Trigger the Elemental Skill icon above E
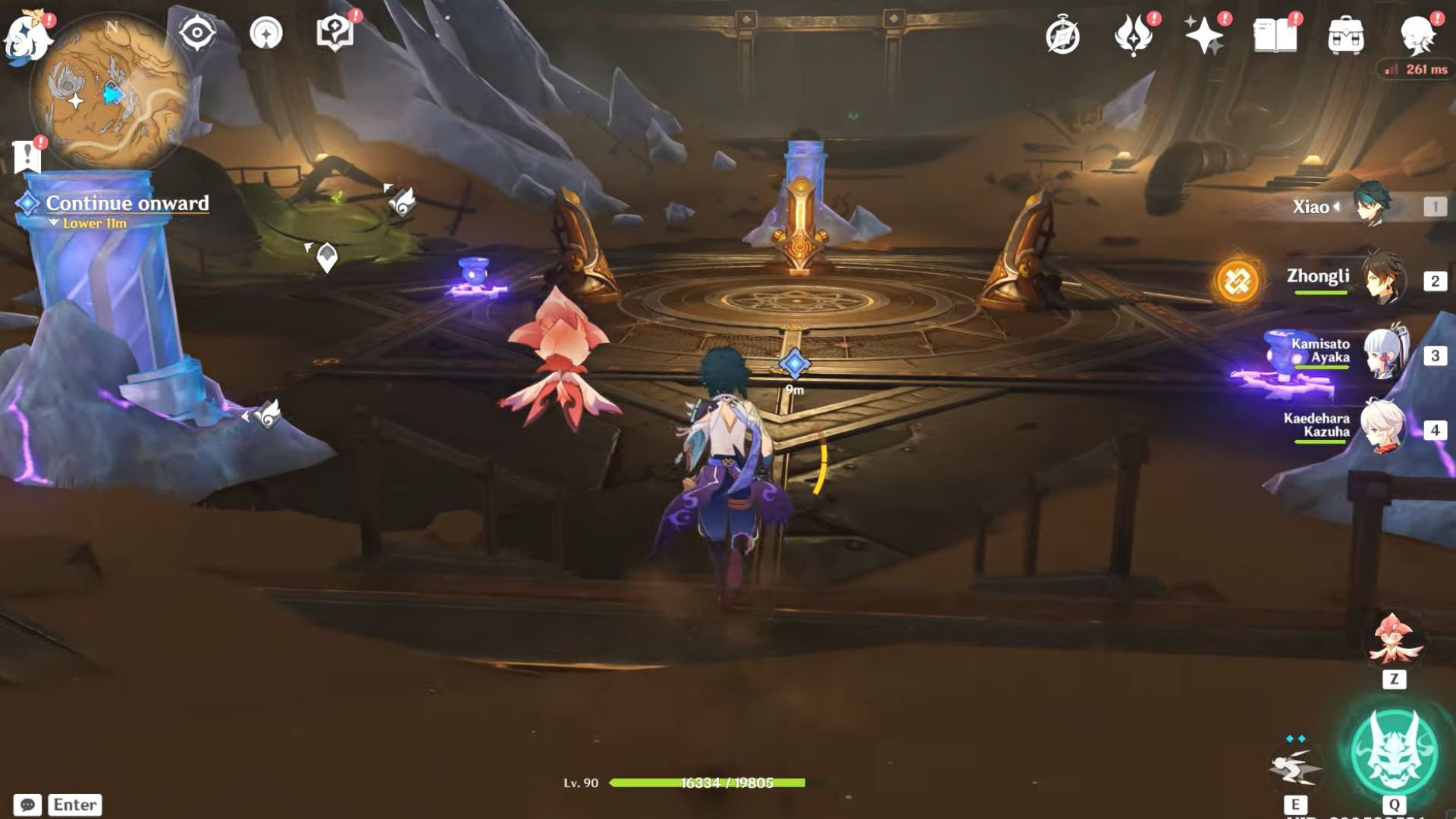Viewport: 1456px width, 819px height. click(1294, 770)
